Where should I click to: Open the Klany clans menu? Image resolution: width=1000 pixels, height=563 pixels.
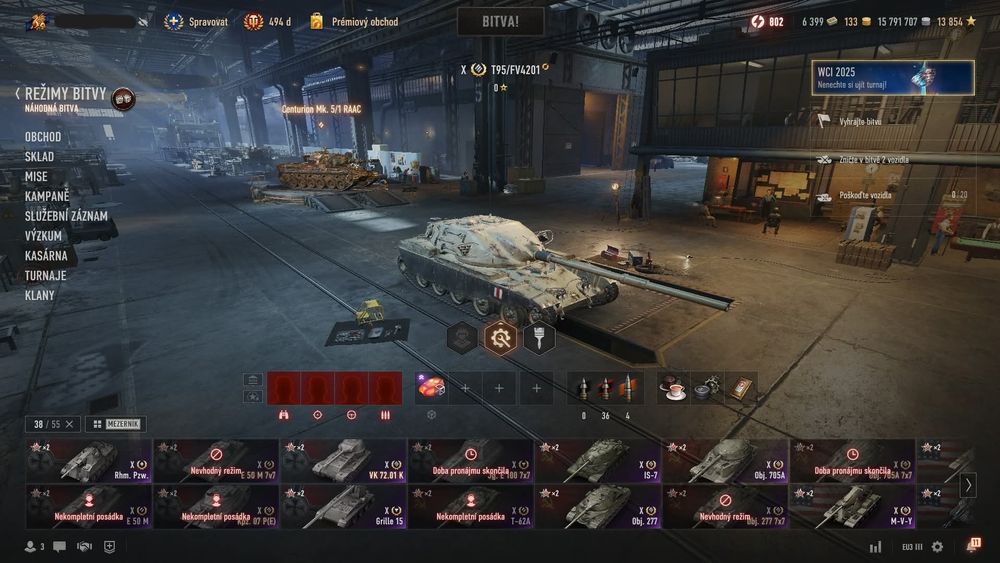(x=40, y=295)
